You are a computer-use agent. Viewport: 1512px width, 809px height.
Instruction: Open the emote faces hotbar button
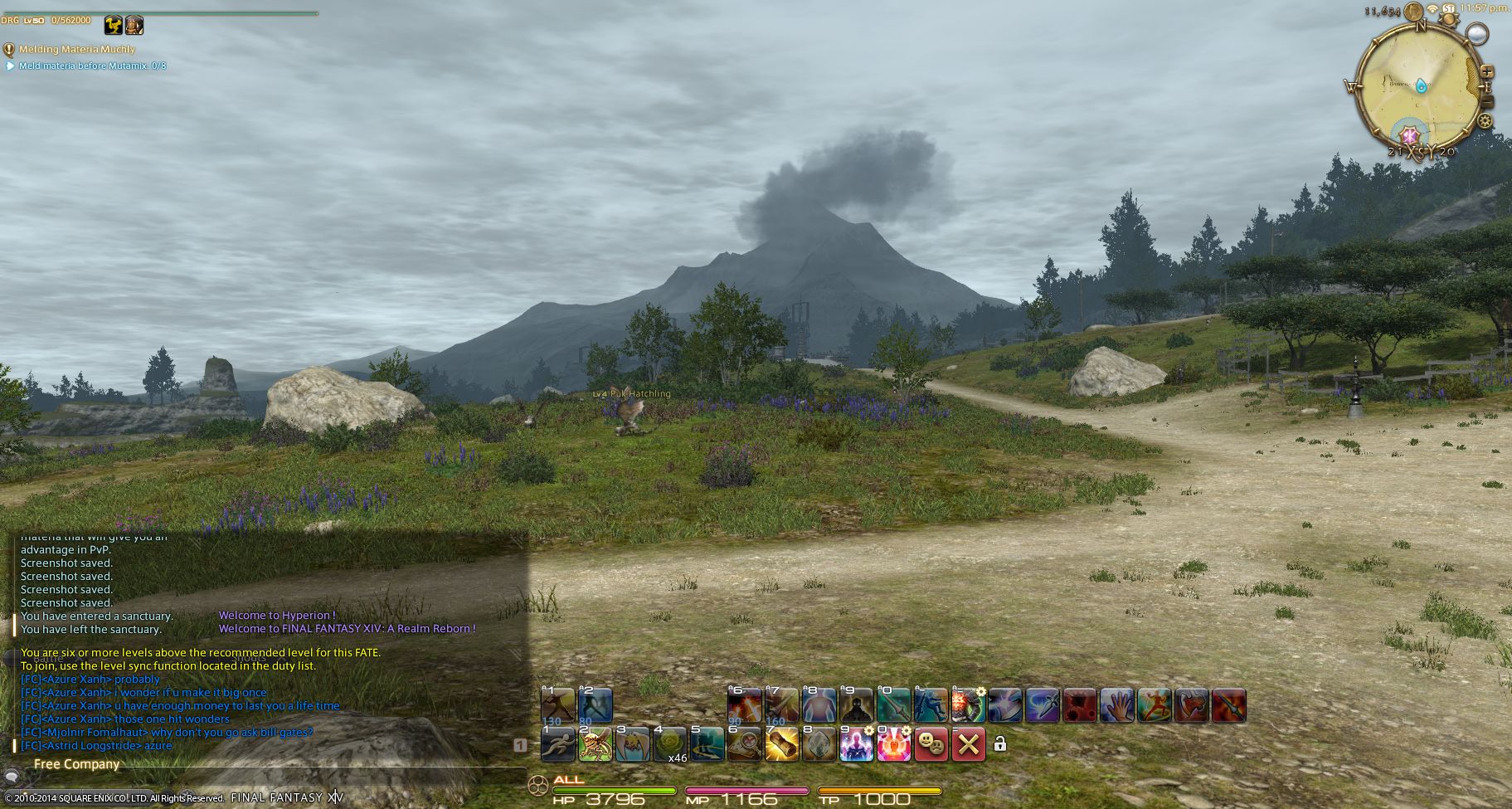(x=931, y=744)
